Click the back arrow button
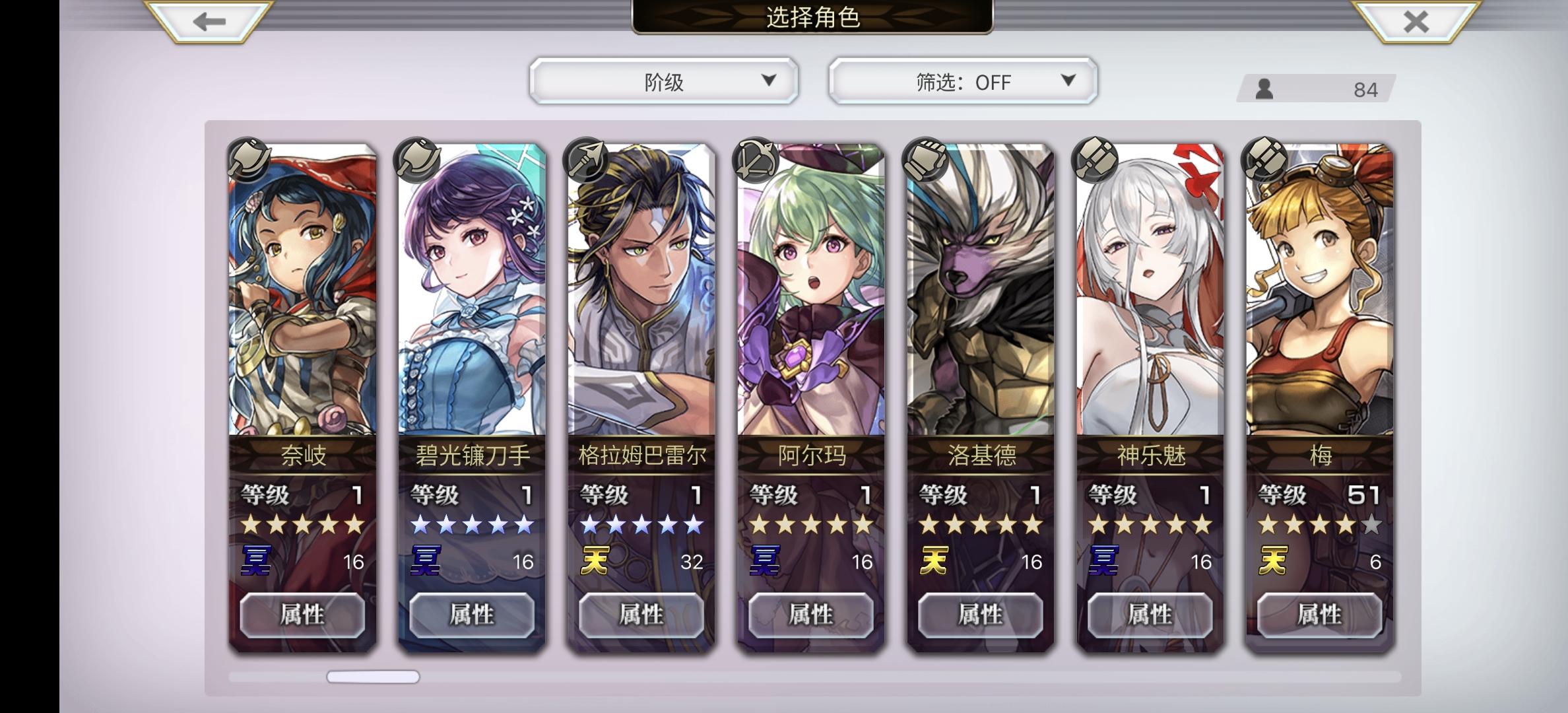 206,22
